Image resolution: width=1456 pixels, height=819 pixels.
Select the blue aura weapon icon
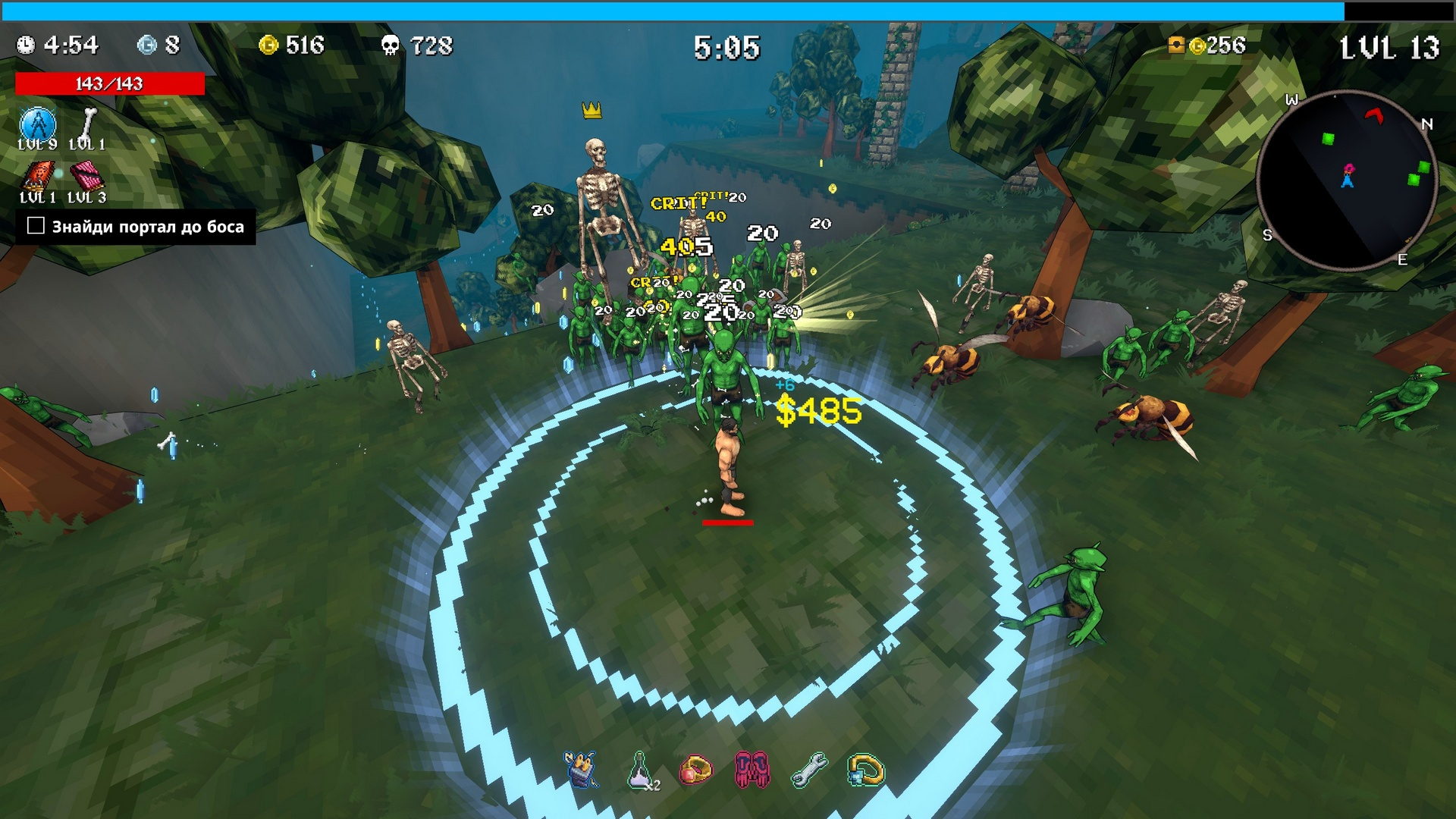(37, 124)
